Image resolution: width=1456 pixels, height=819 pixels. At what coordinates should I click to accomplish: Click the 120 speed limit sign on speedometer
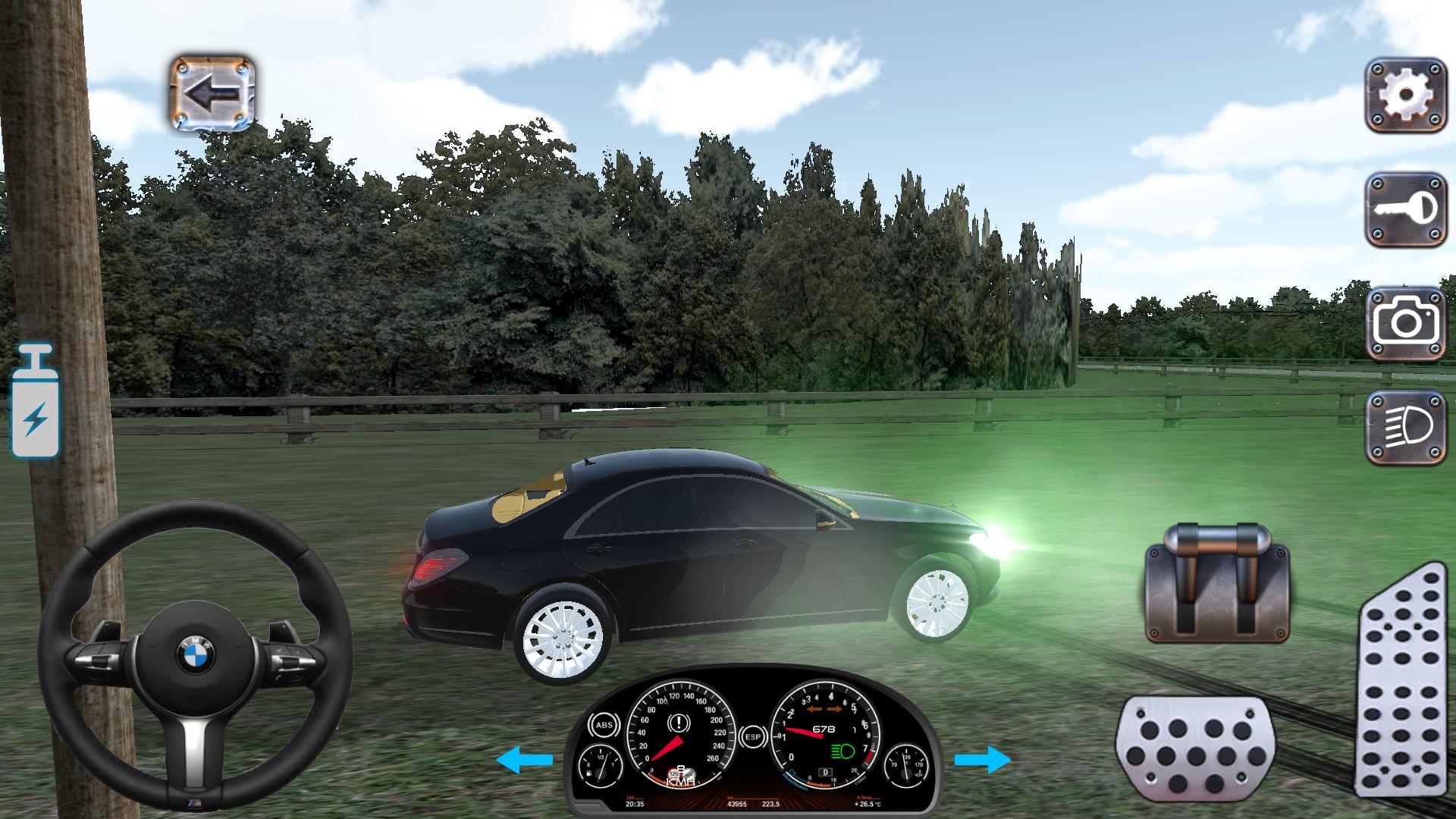pyautogui.click(x=674, y=773)
